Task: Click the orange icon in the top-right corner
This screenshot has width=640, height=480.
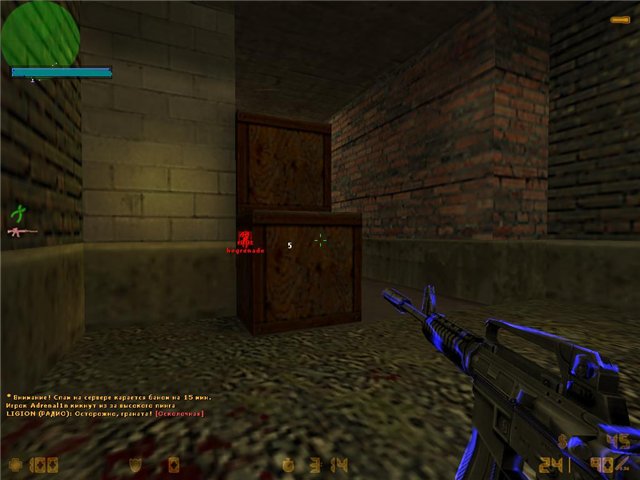Action: [620, 19]
